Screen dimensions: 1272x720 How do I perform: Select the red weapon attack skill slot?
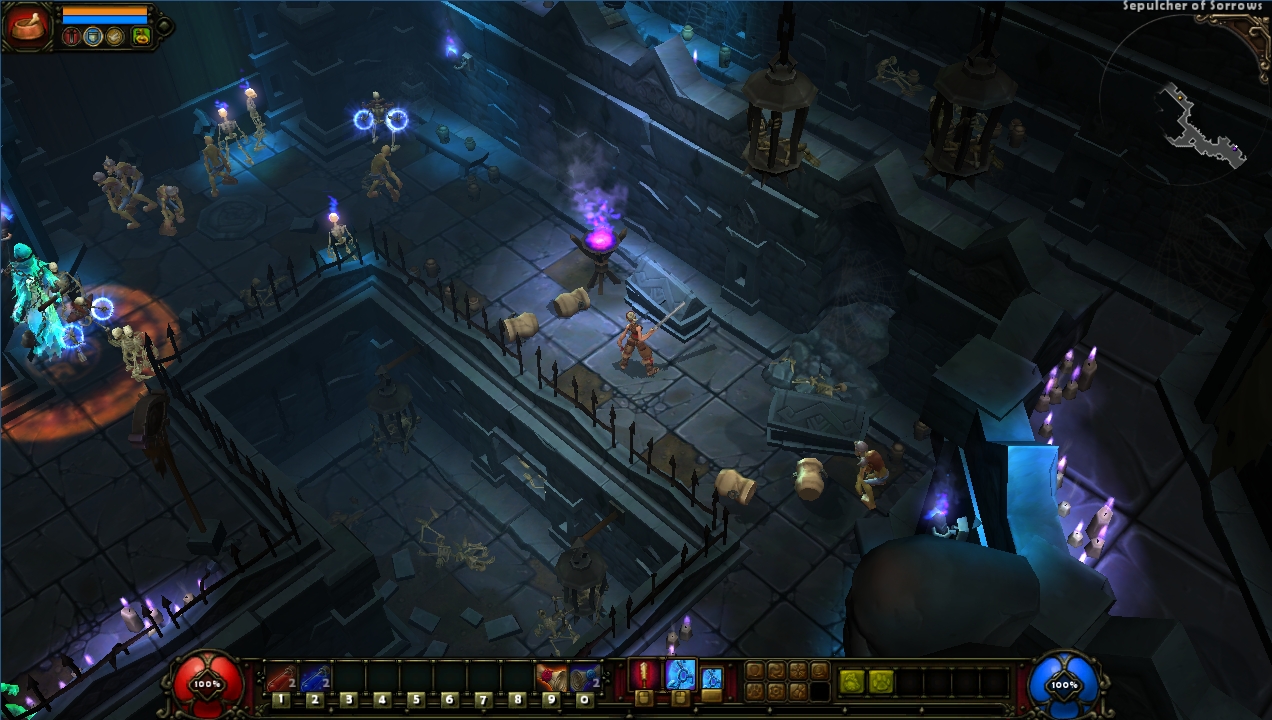645,674
